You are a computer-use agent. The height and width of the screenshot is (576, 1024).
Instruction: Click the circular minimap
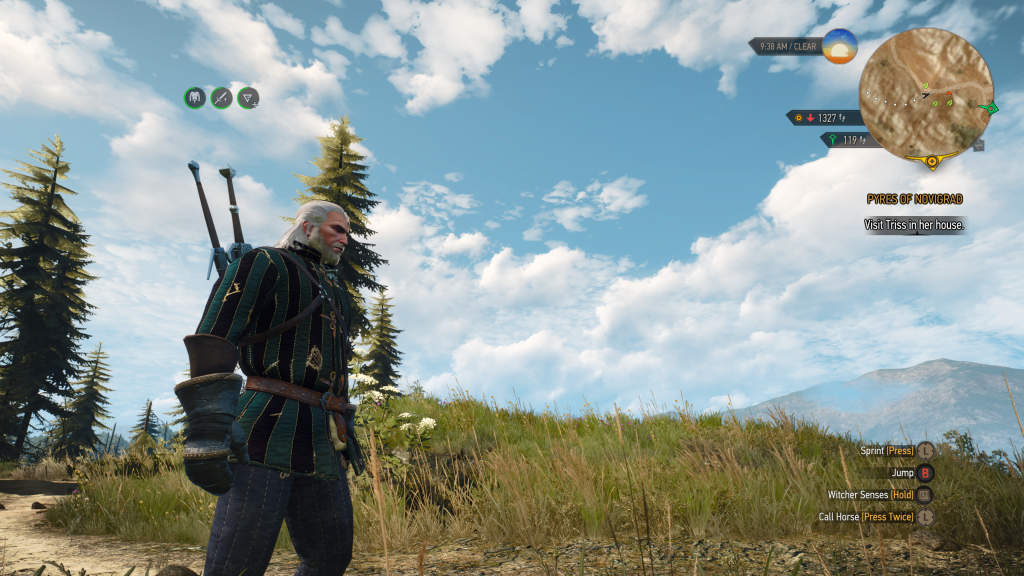click(x=926, y=93)
